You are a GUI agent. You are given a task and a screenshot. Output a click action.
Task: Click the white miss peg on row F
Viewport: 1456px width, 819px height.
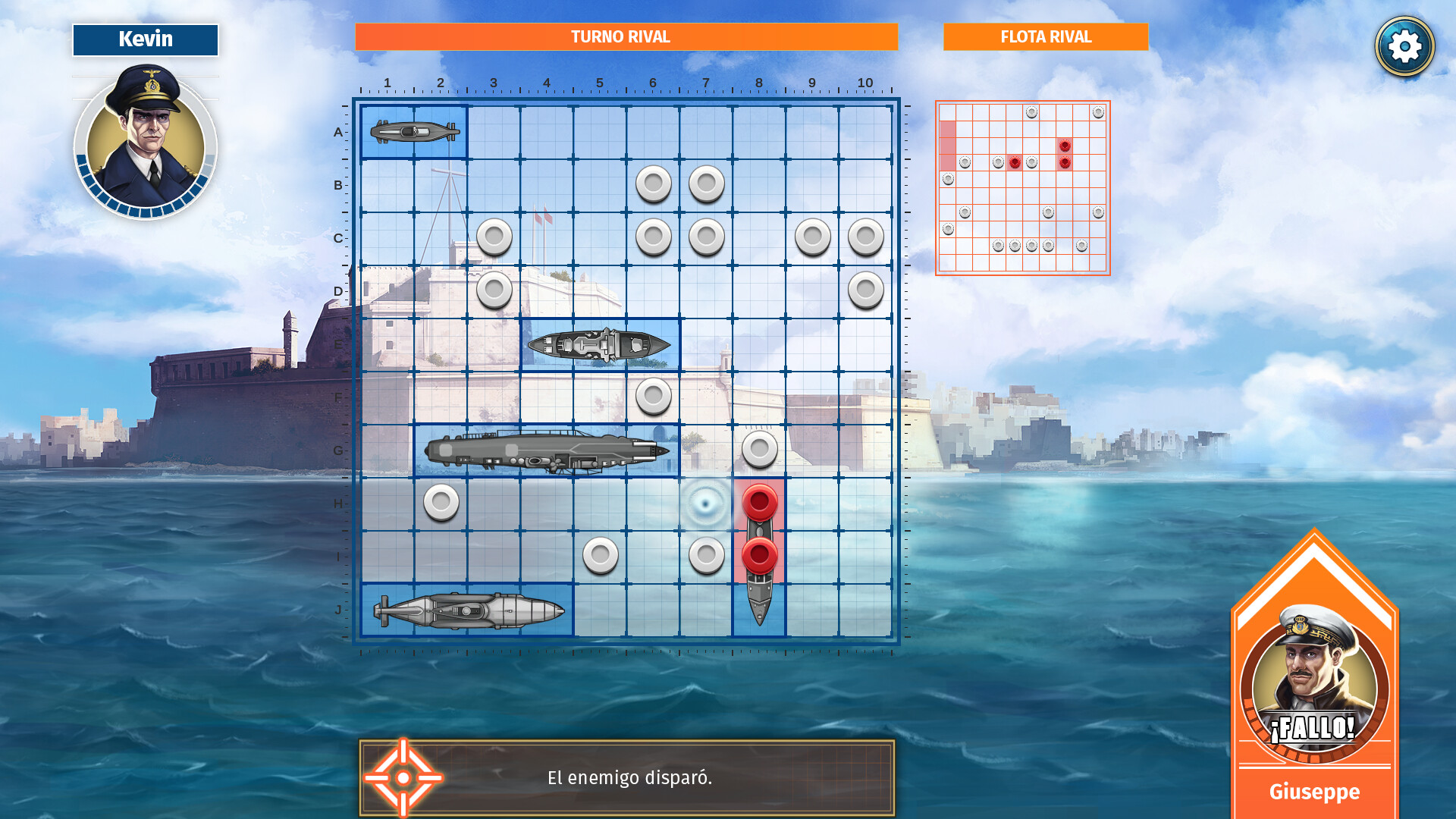pos(653,397)
